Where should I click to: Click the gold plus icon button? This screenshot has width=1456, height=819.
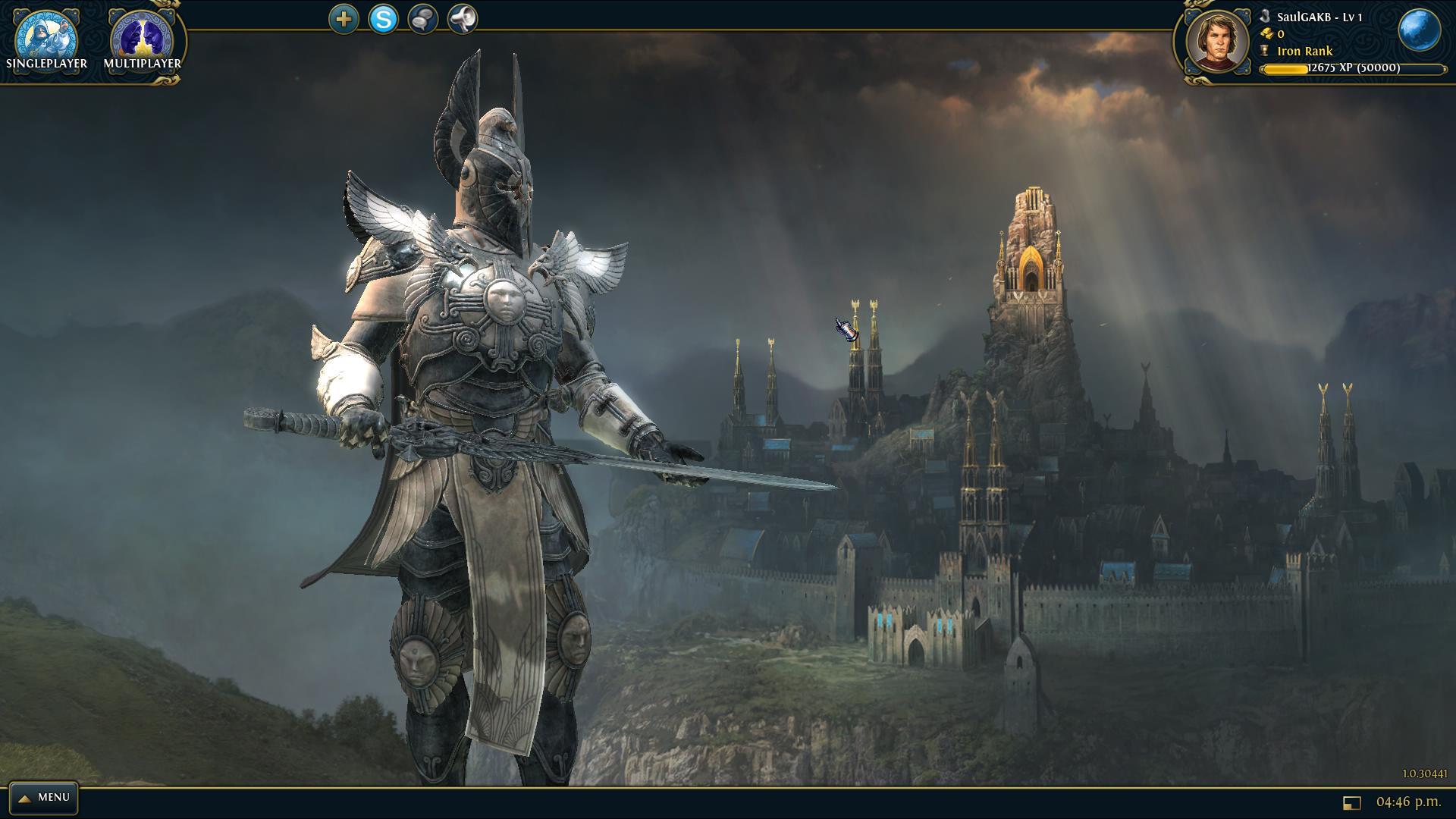tap(344, 19)
